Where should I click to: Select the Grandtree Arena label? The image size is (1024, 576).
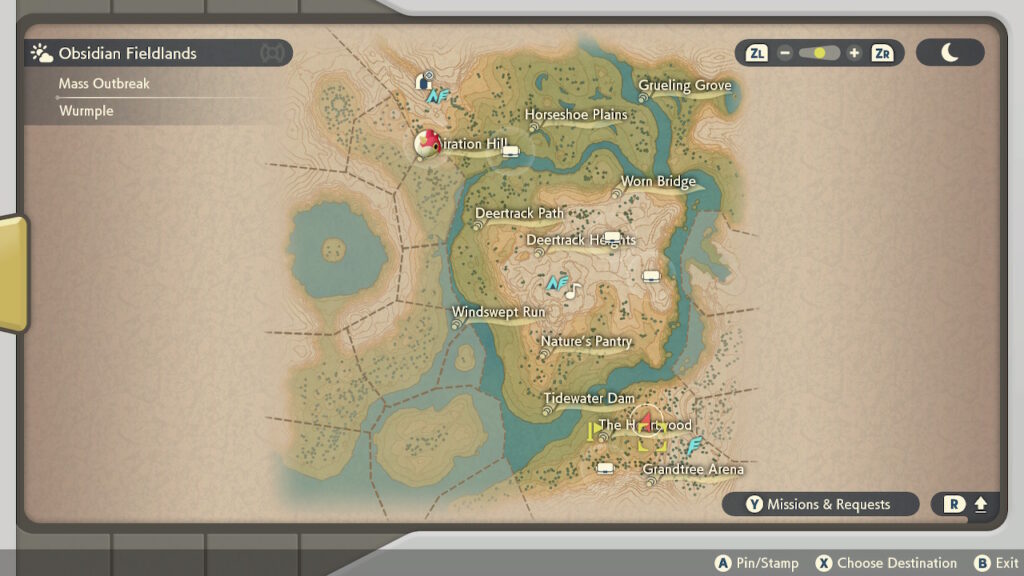693,470
